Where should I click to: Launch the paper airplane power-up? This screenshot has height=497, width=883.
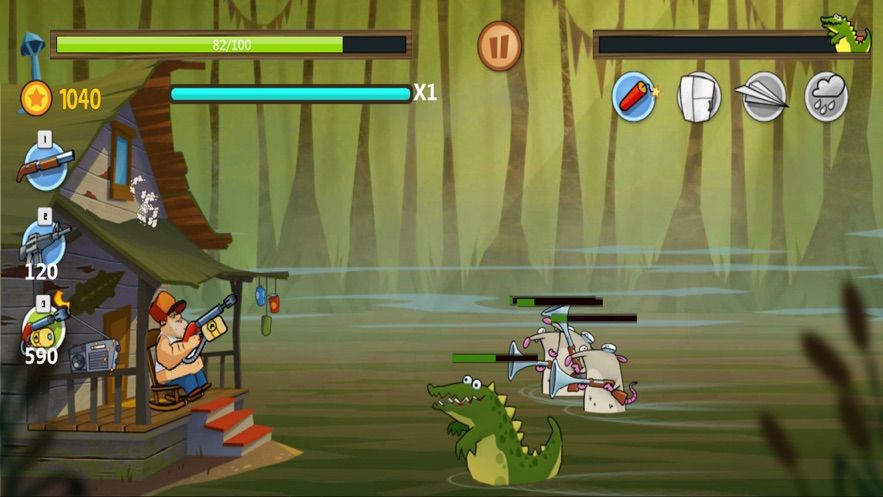763,97
